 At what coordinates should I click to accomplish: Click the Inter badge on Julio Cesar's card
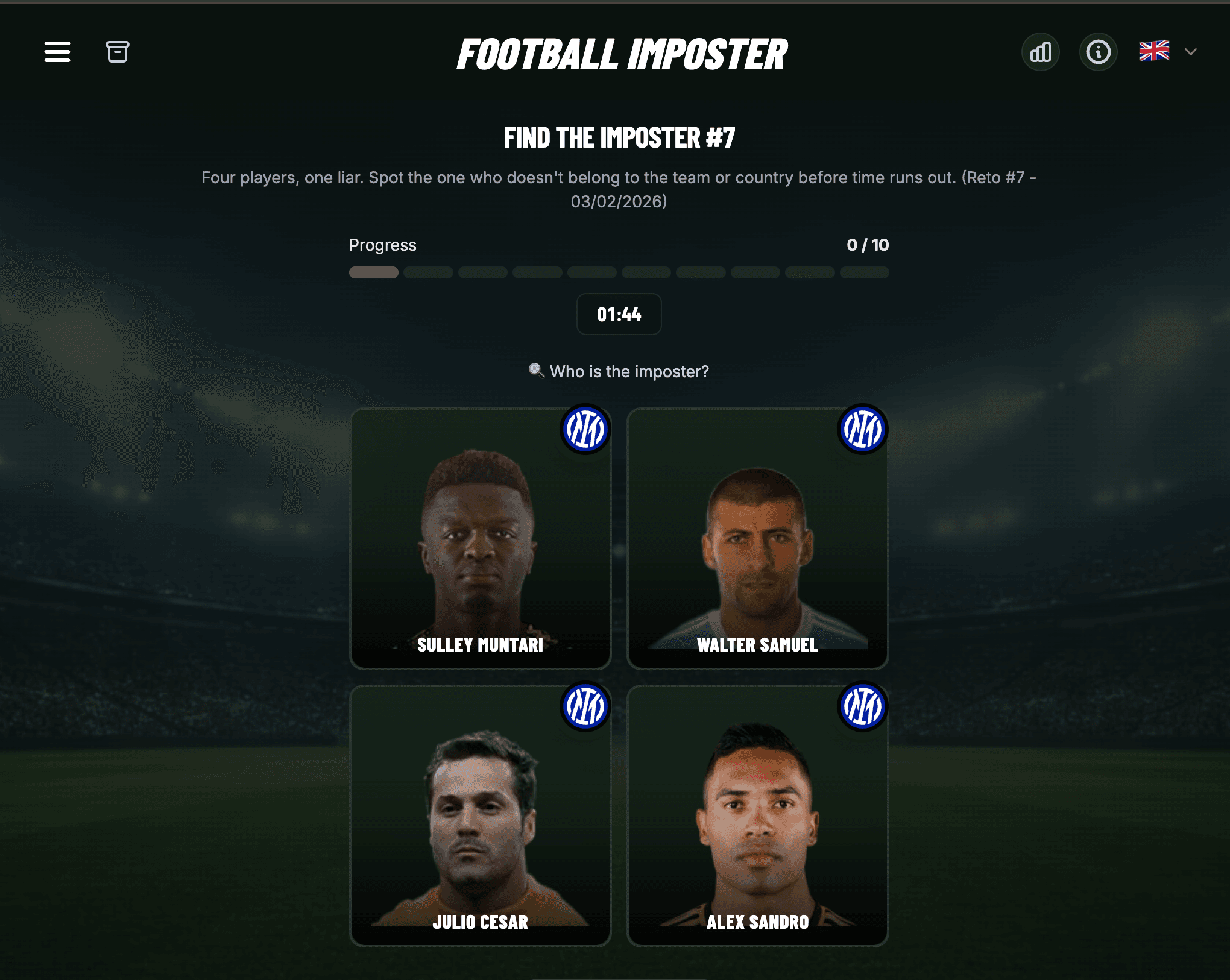(586, 706)
